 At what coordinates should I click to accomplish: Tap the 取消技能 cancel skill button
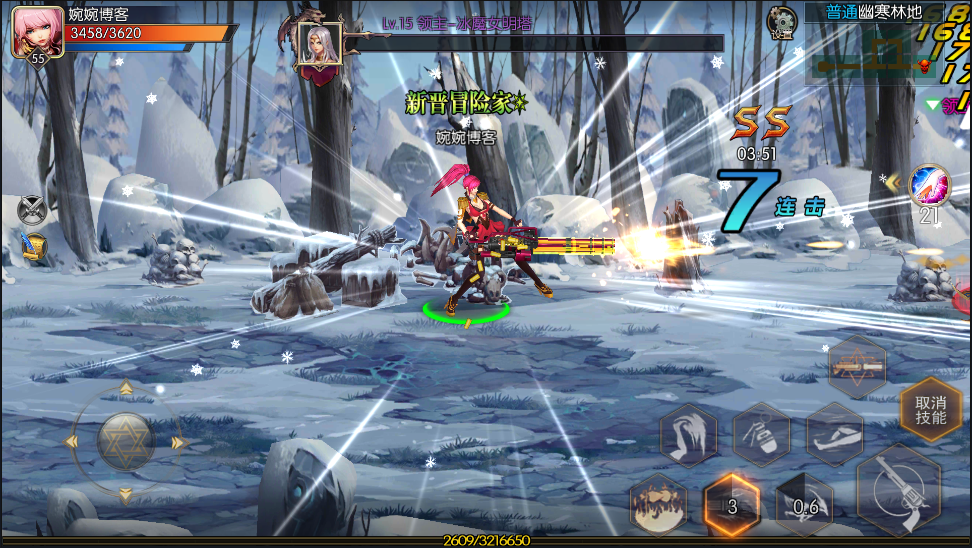click(x=931, y=410)
